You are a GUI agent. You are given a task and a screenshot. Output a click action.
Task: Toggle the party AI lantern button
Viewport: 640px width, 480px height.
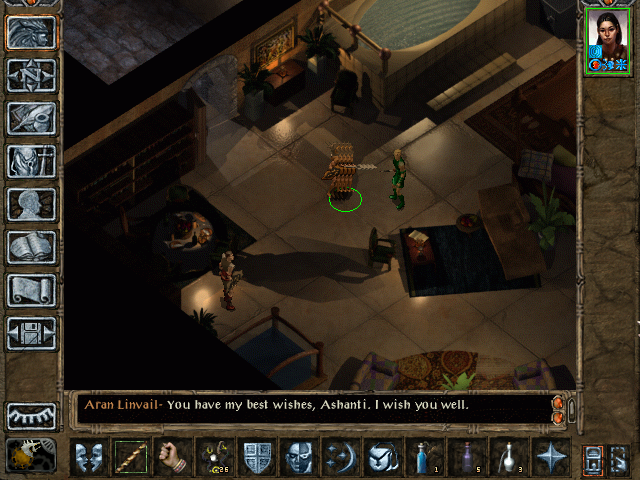point(31,455)
